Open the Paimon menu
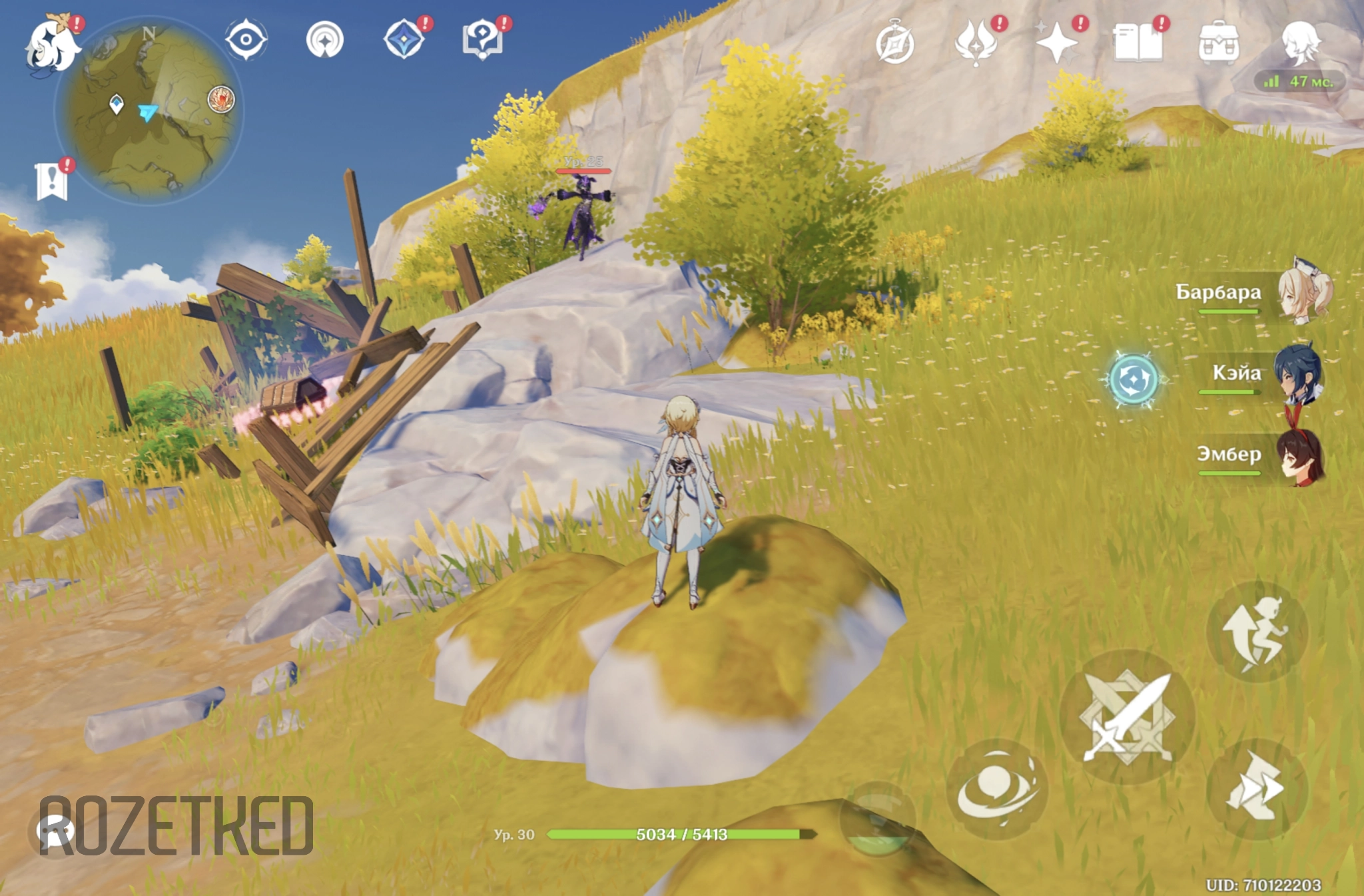This screenshot has width=1364, height=896. [52, 44]
